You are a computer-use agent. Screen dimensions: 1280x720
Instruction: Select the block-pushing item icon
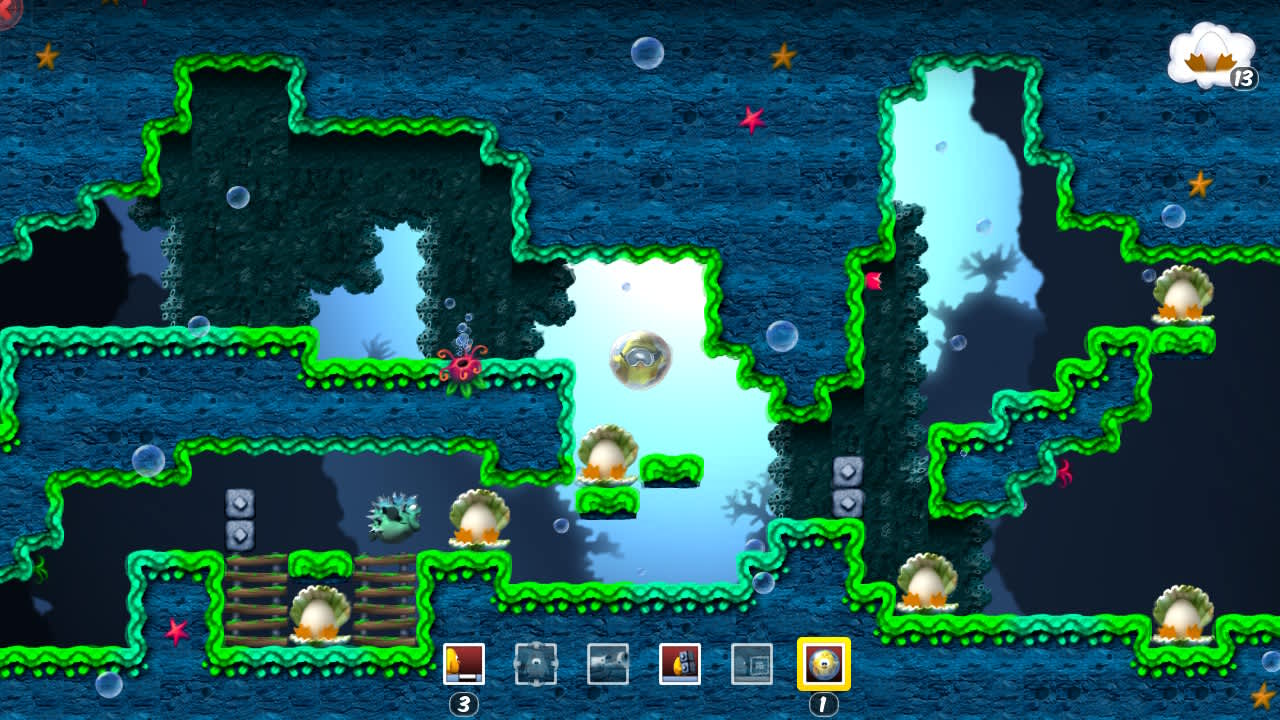[537, 662]
